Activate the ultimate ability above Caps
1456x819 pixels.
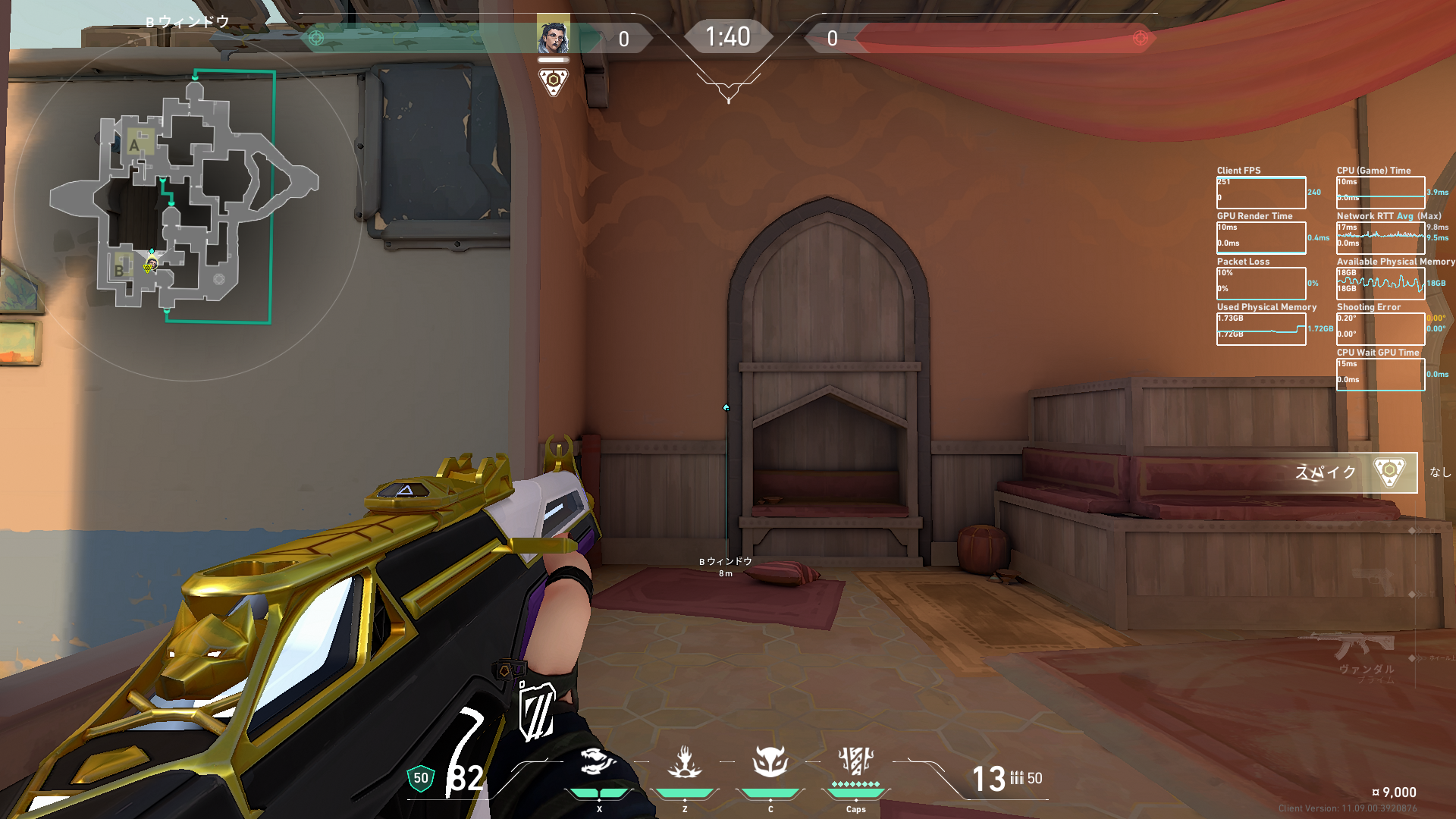point(856,761)
